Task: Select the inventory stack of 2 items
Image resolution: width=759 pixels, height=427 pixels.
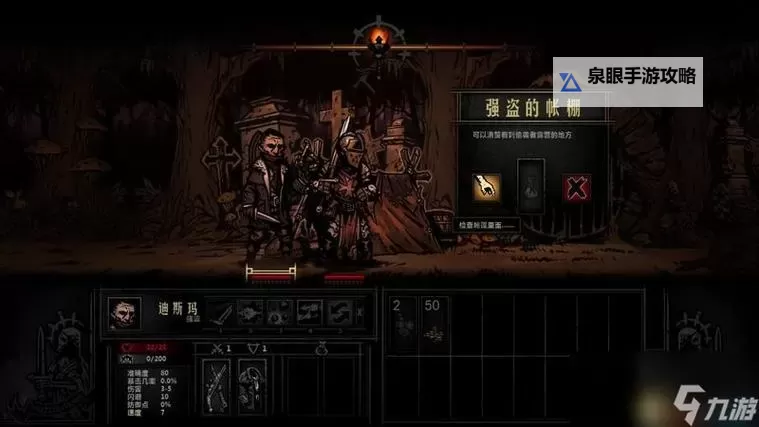Action: point(401,324)
